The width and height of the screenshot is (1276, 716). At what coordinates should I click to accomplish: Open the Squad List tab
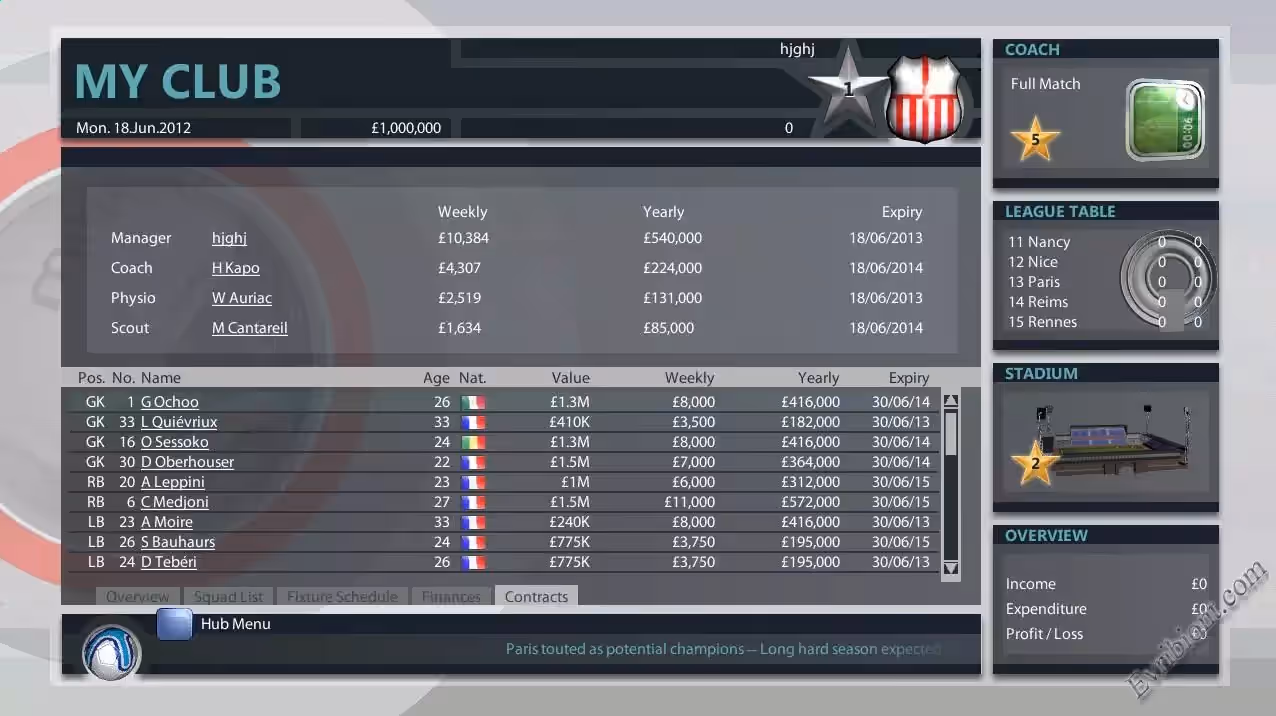click(x=228, y=597)
